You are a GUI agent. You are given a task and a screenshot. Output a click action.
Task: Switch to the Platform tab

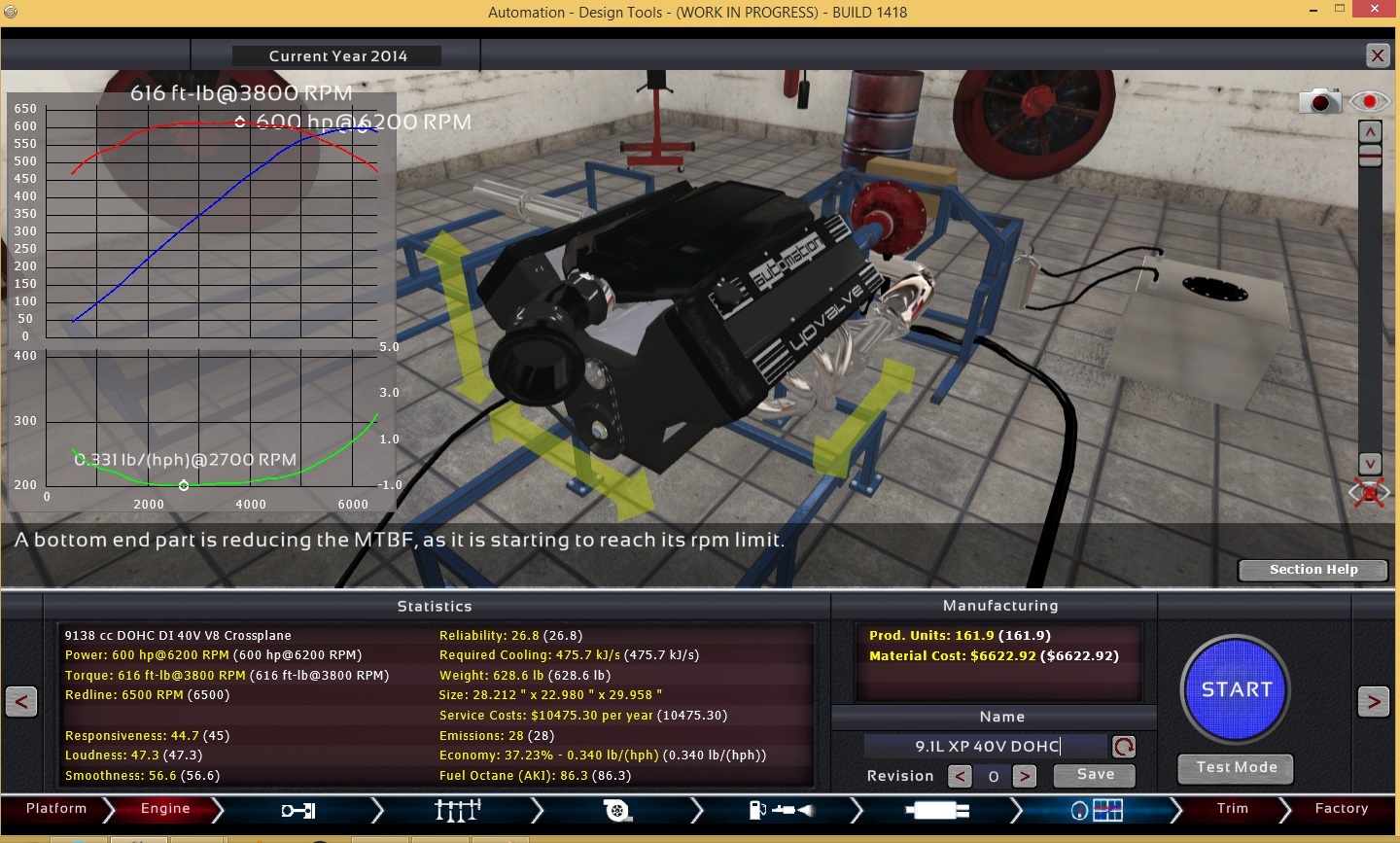click(56, 809)
